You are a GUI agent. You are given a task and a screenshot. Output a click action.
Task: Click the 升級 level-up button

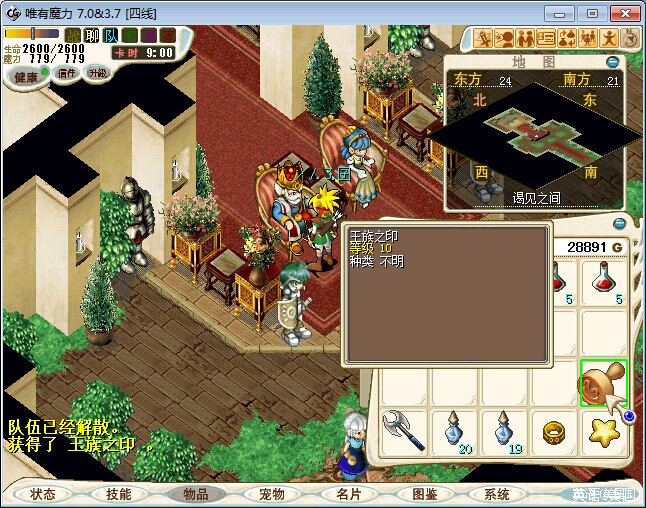[98, 74]
